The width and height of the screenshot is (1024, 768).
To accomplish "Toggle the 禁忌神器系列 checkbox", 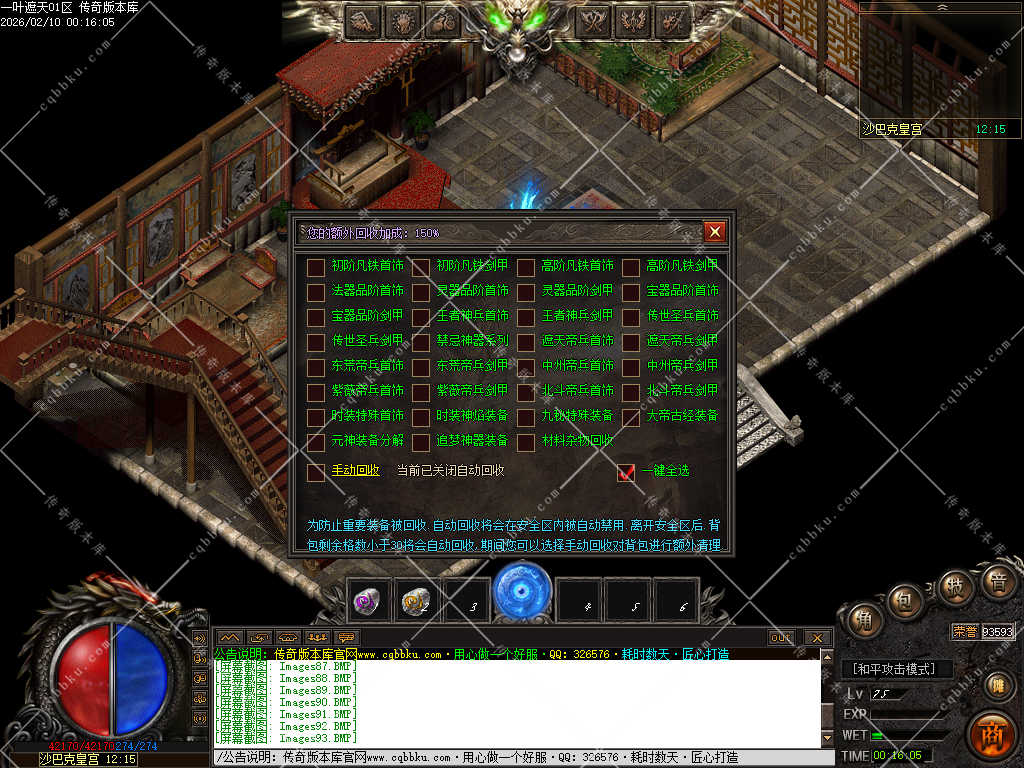I will click(421, 342).
